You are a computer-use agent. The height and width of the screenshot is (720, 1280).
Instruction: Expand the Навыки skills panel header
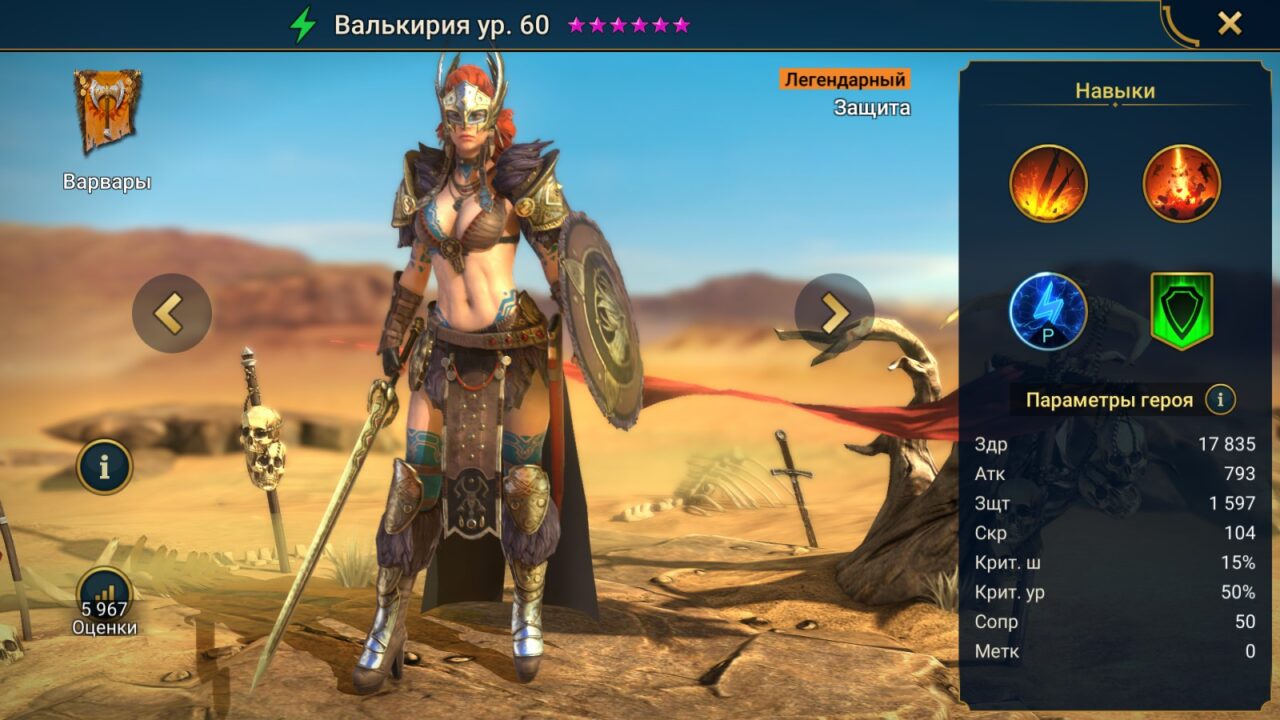point(1114,91)
